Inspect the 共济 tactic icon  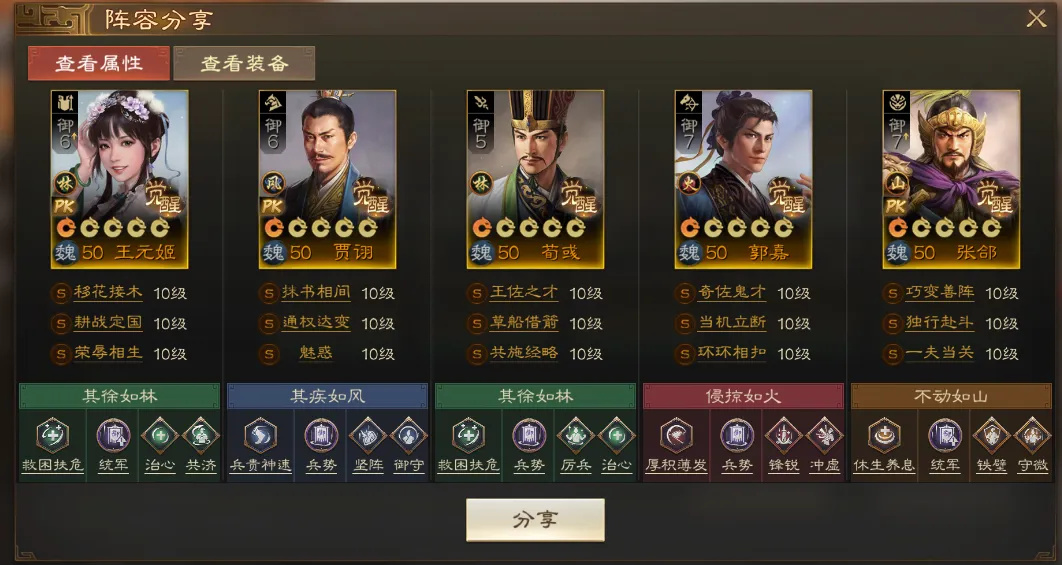pos(200,436)
